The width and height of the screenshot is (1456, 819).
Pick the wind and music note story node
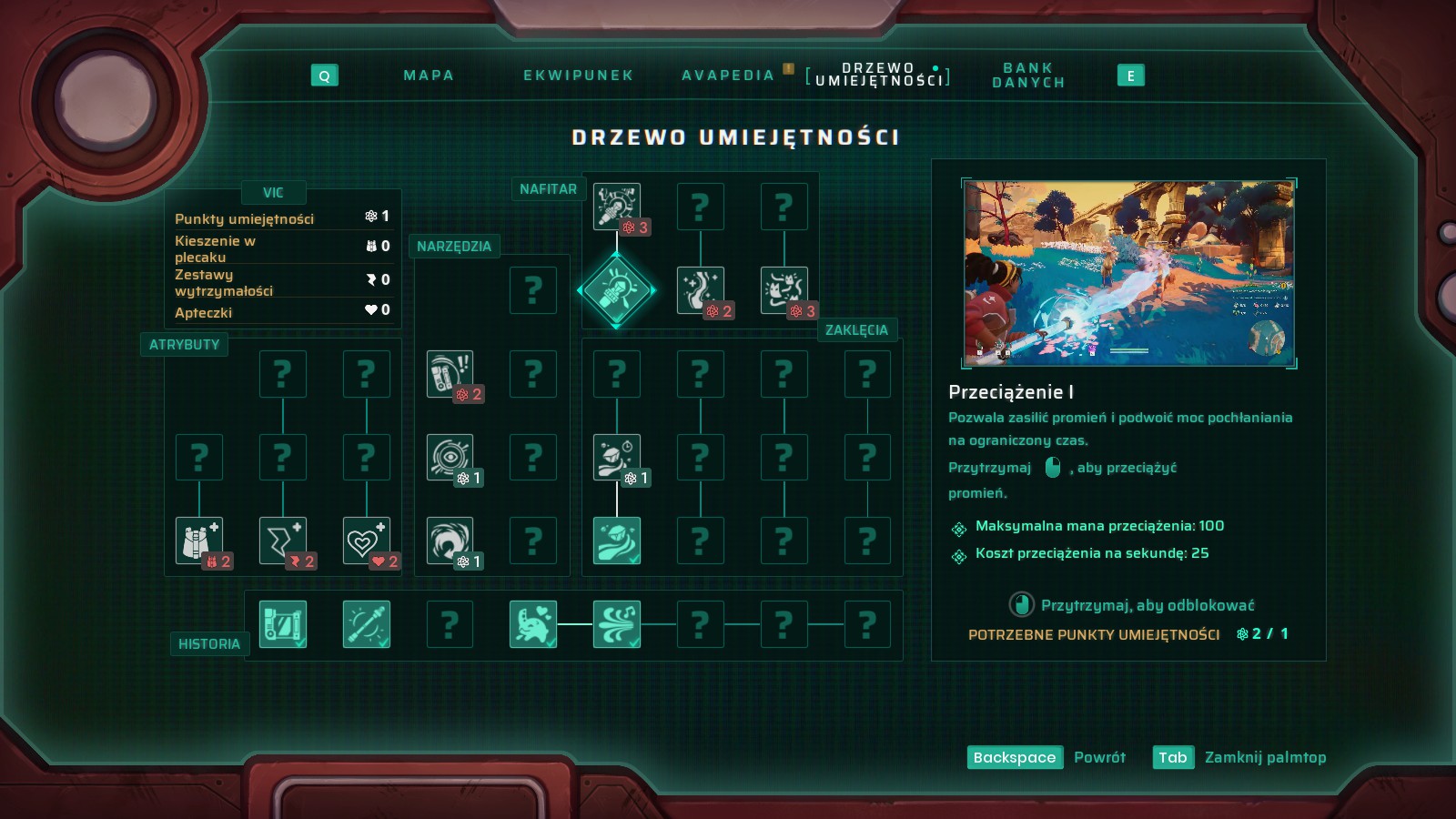[x=617, y=624]
